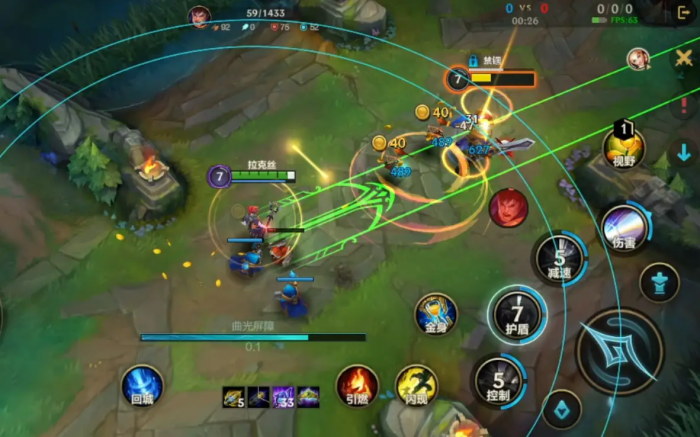Cast the 减速 slow ability
The image size is (700, 437).
tap(559, 256)
